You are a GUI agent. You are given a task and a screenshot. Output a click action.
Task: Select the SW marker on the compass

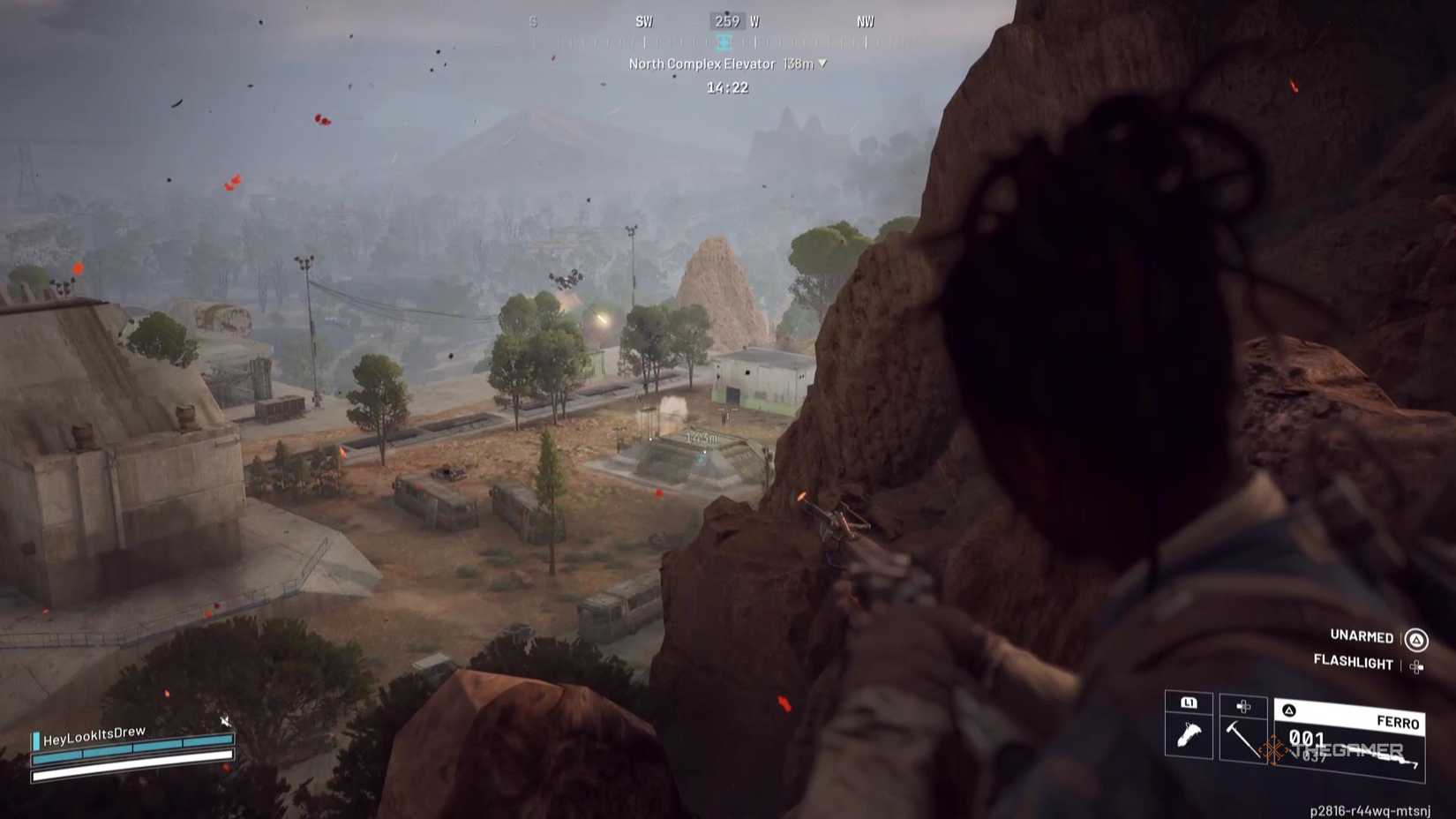pyautogui.click(x=644, y=22)
